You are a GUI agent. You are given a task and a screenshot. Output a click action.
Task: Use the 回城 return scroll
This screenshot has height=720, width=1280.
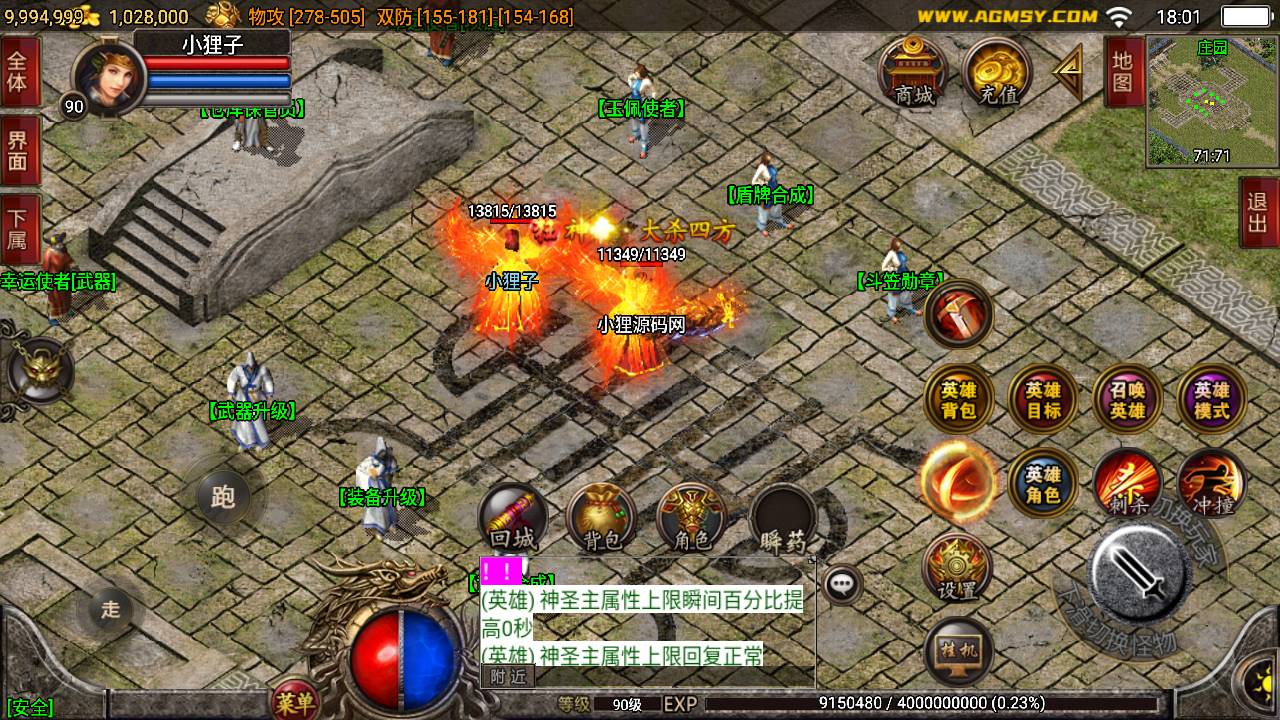513,520
